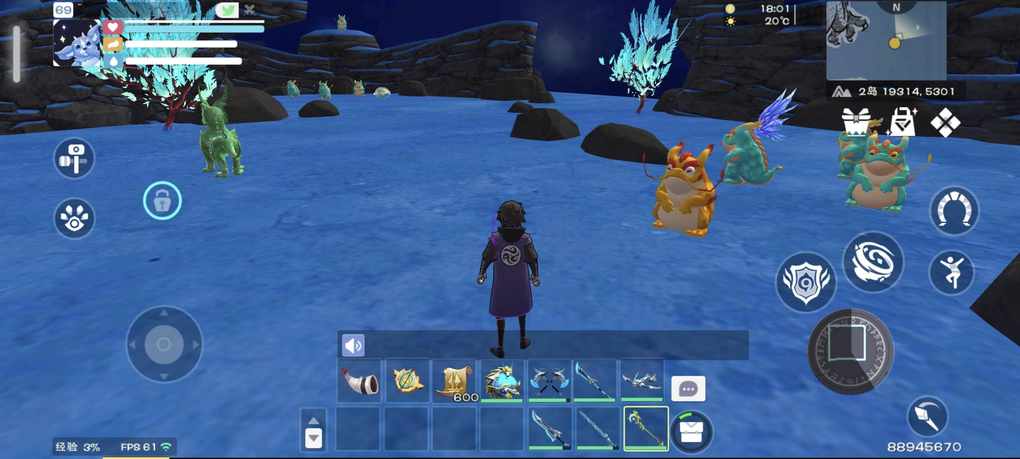Image resolution: width=1020 pixels, height=459 pixels.
Task: Open the minimap
Action: tap(886, 40)
